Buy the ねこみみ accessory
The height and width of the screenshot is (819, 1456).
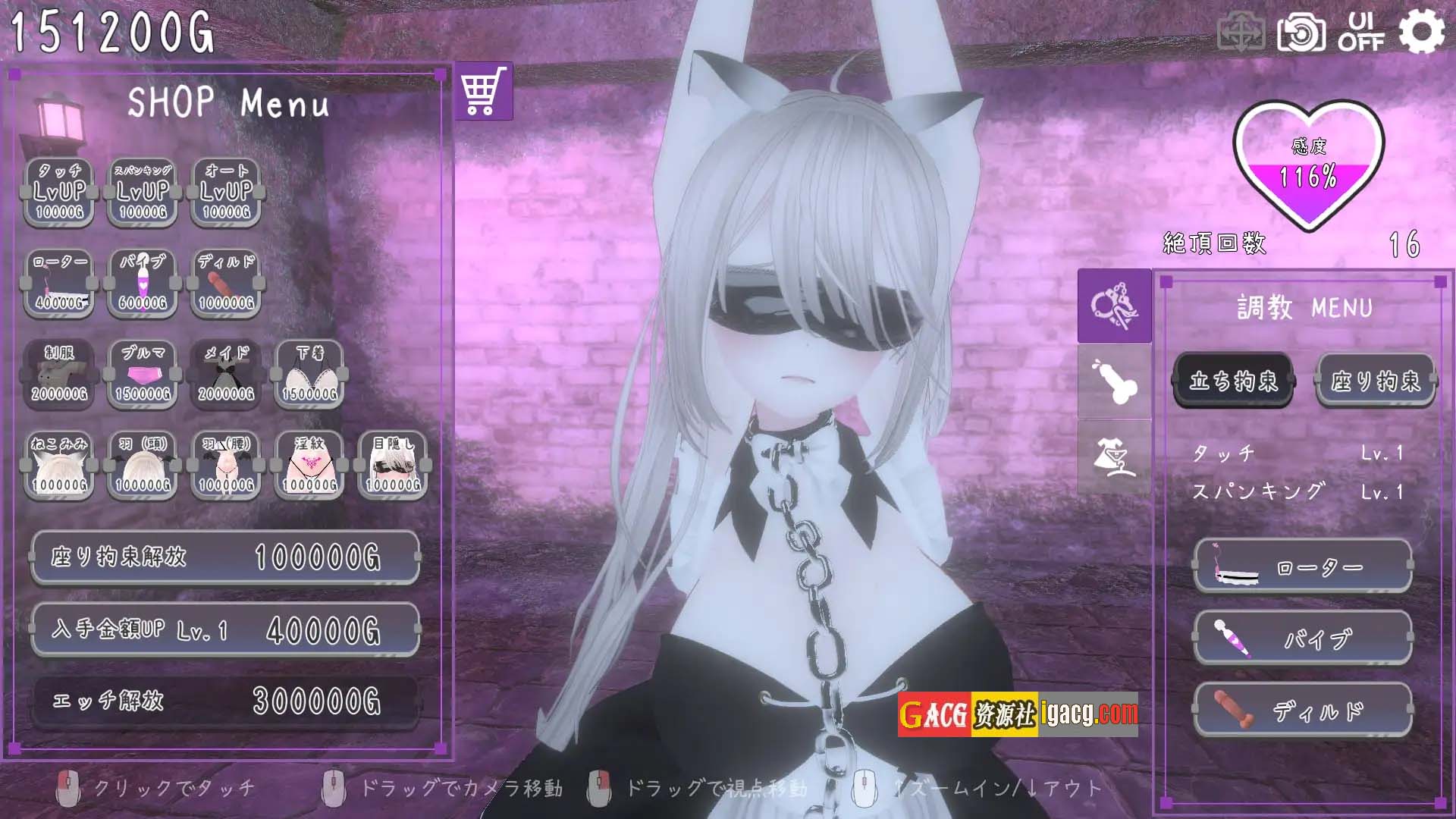[x=59, y=466]
